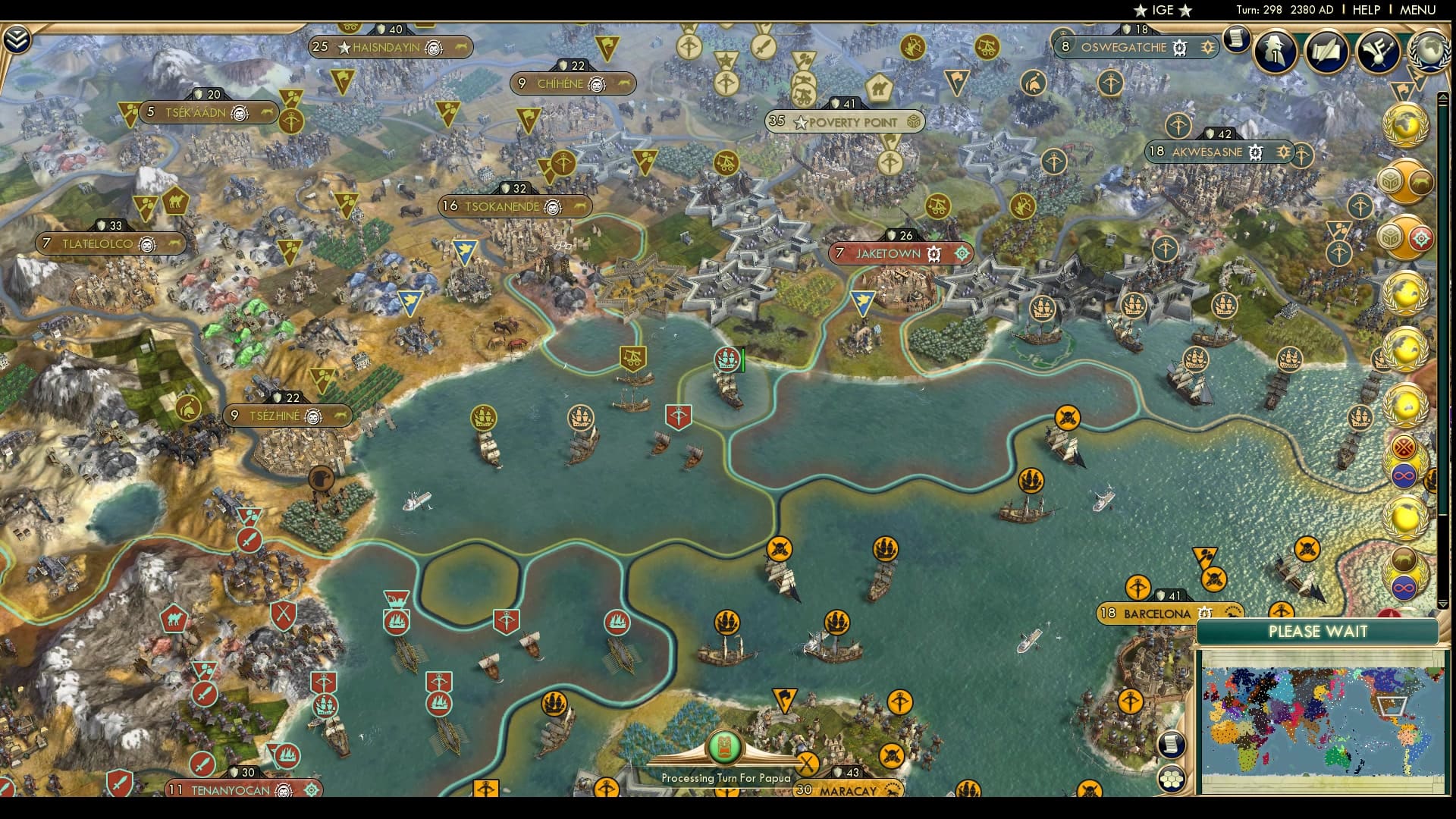Open the HELP menu
This screenshot has height=819, width=1456.
point(1365,11)
